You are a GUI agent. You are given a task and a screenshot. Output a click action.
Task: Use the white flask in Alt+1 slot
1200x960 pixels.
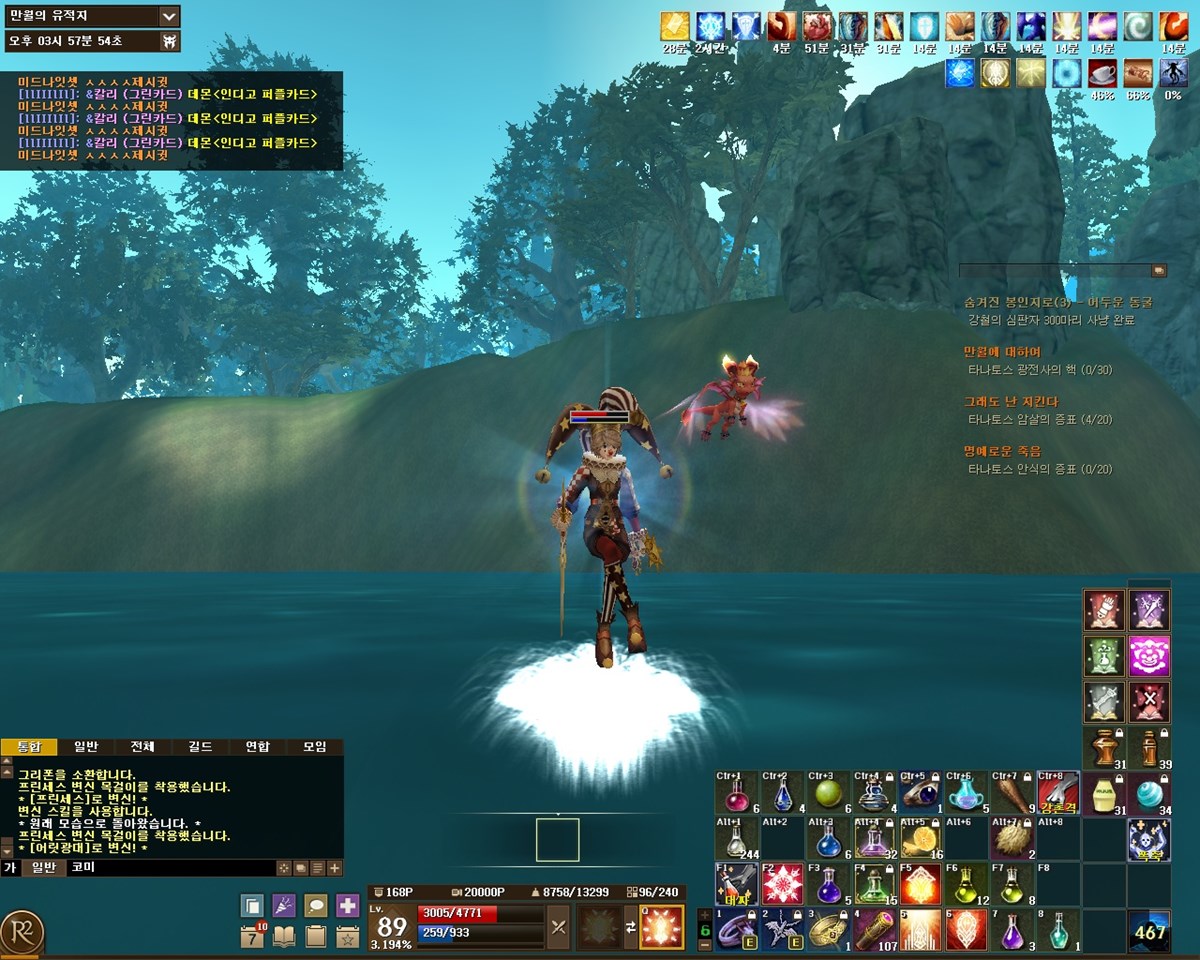pos(735,839)
